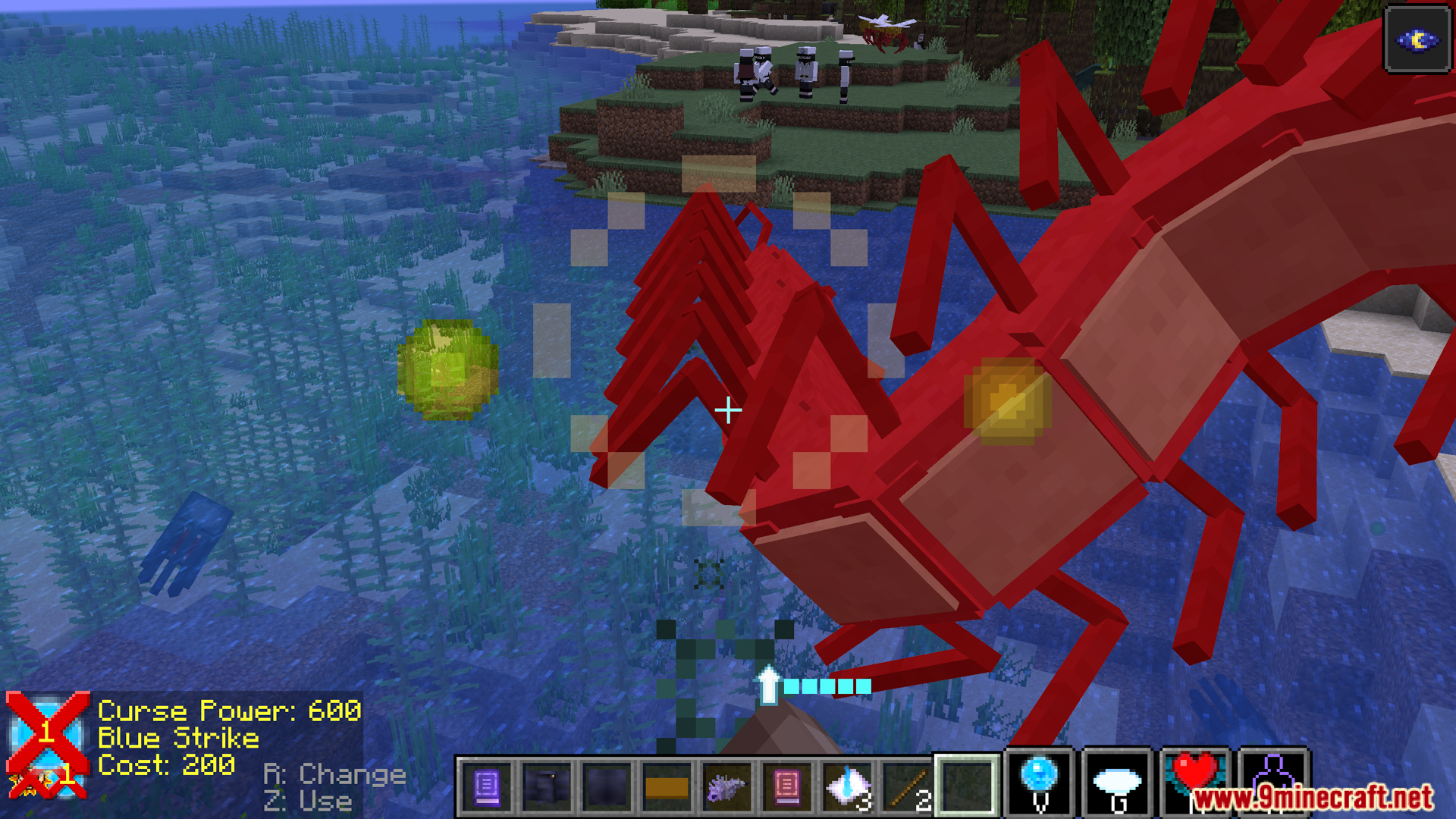Pick the blue flame item stack of 3
This screenshot has height=819, width=1456.
click(848, 786)
